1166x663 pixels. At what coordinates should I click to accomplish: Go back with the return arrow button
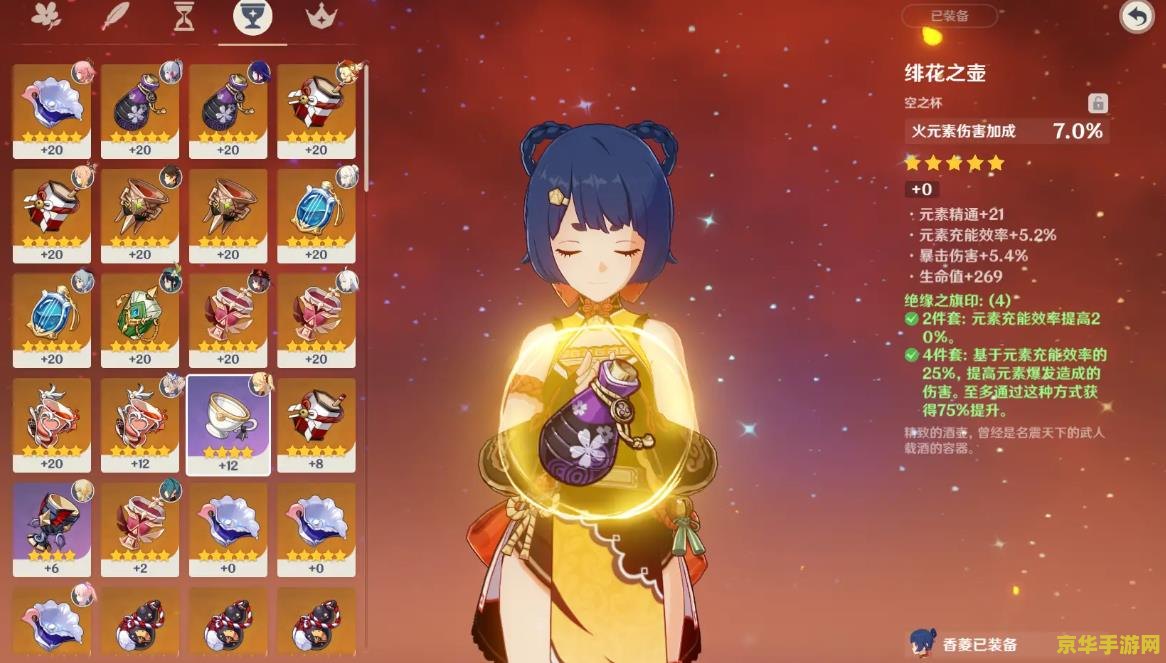coord(1136,17)
